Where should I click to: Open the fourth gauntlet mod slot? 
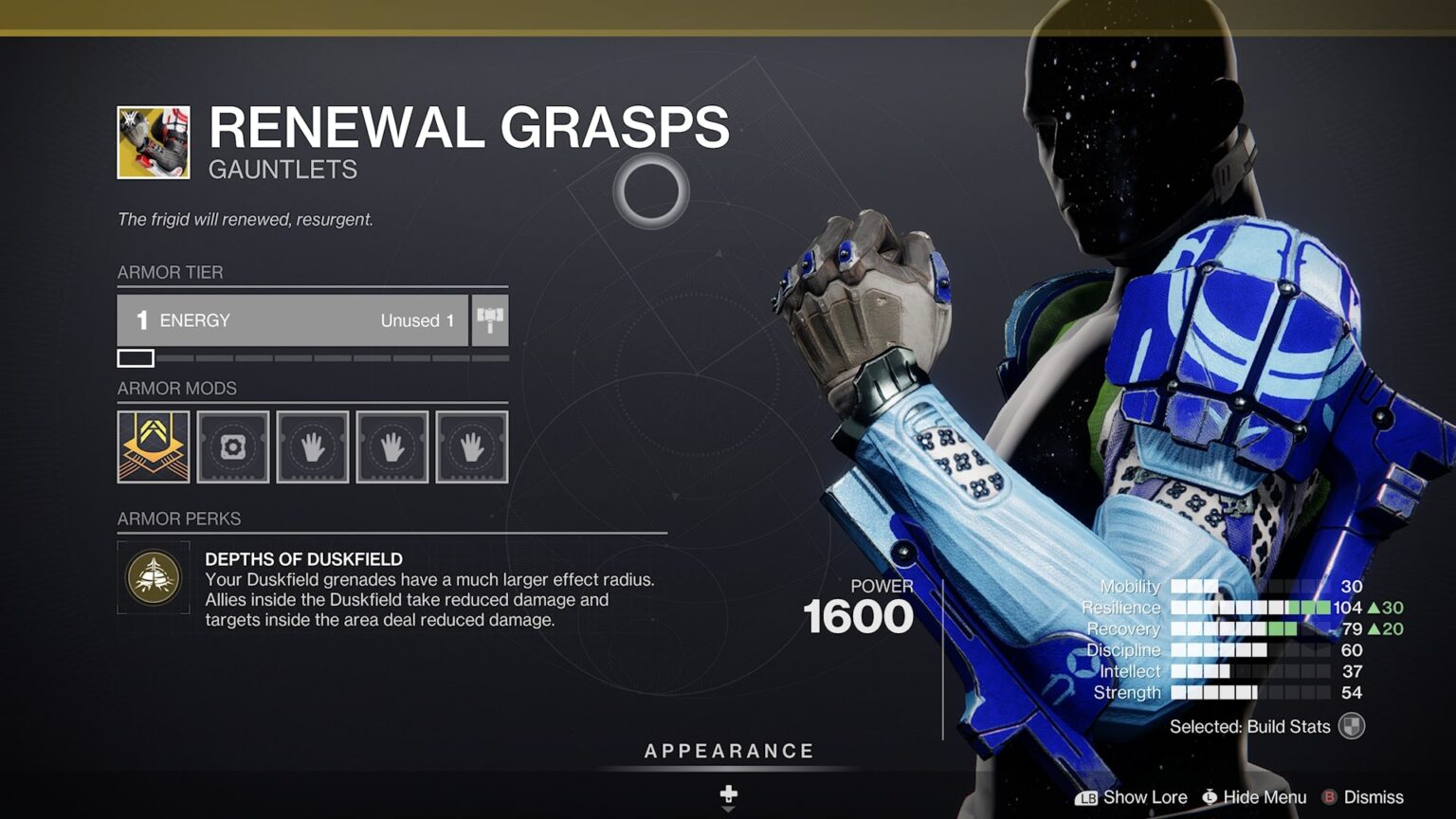tap(472, 446)
